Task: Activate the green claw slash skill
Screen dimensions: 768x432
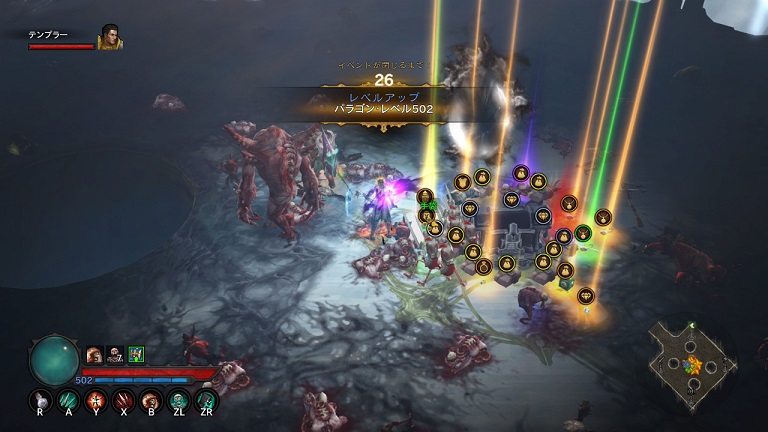Action: [69, 401]
